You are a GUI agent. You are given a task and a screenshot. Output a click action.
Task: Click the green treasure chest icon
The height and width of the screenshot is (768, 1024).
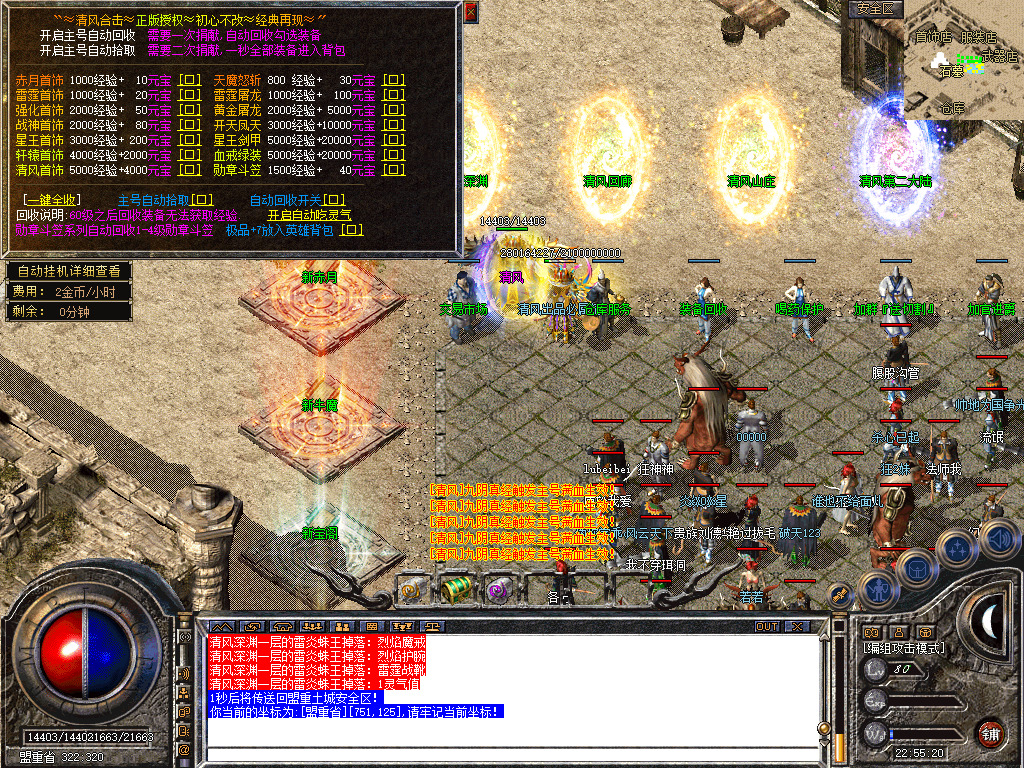tap(457, 589)
